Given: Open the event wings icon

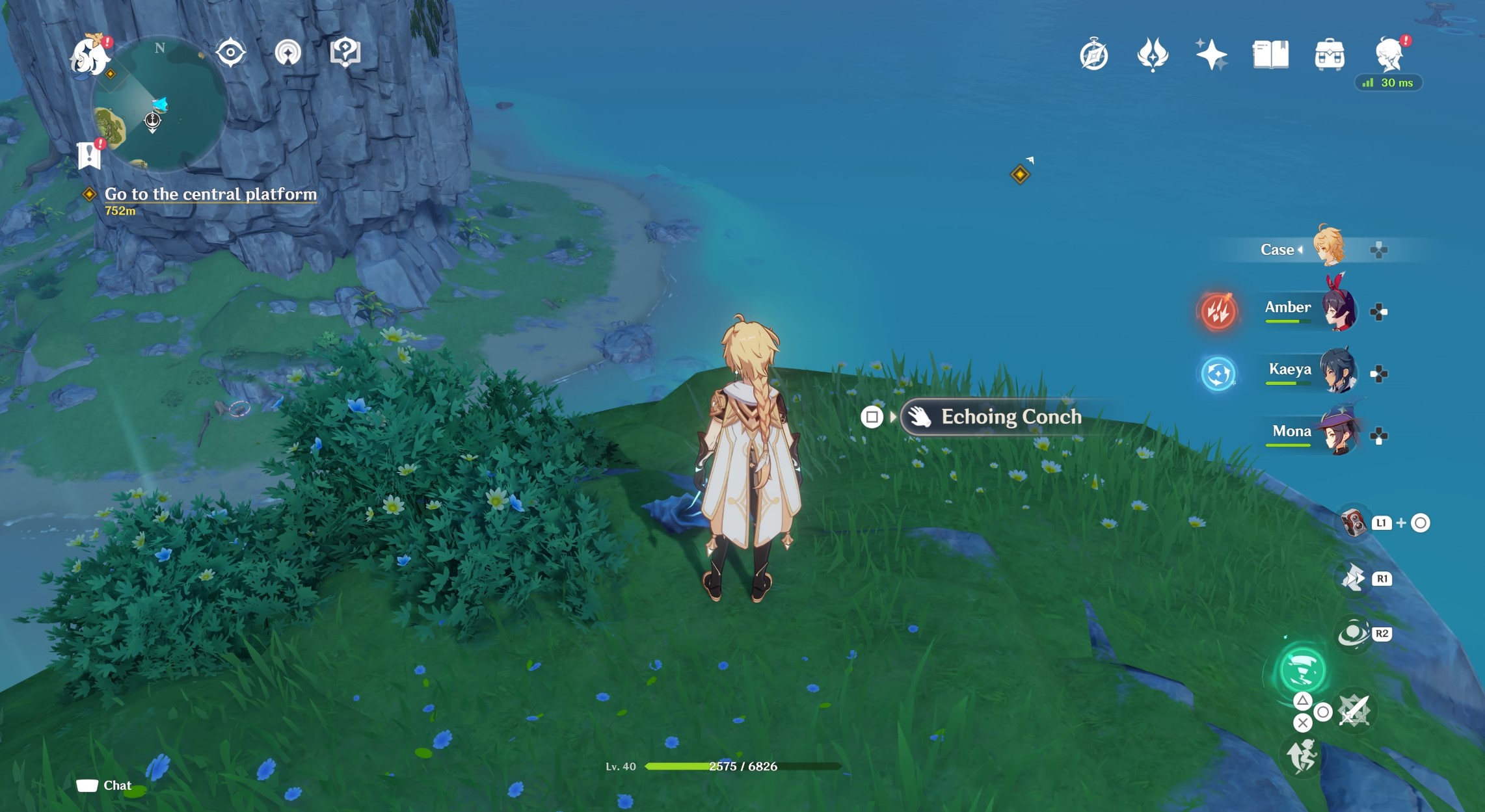Looking at the screenshot, I should 1153,55.
